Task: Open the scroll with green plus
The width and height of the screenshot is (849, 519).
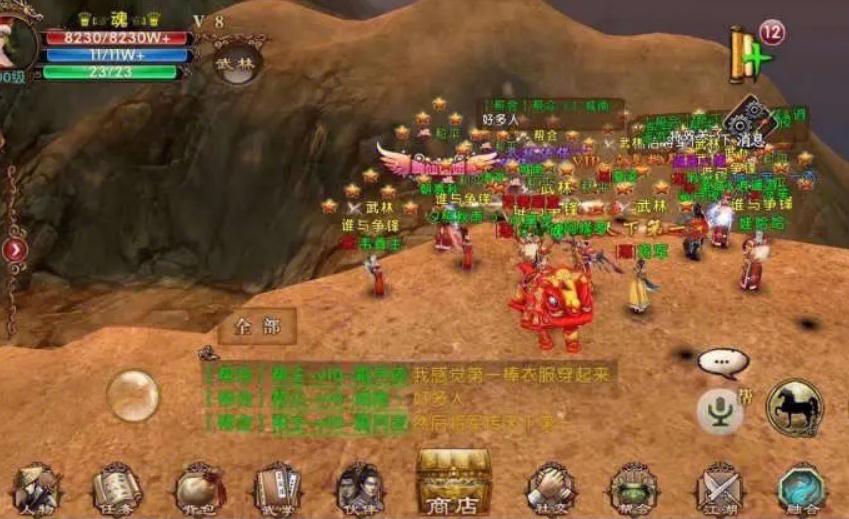Action: tap(750, 55)
